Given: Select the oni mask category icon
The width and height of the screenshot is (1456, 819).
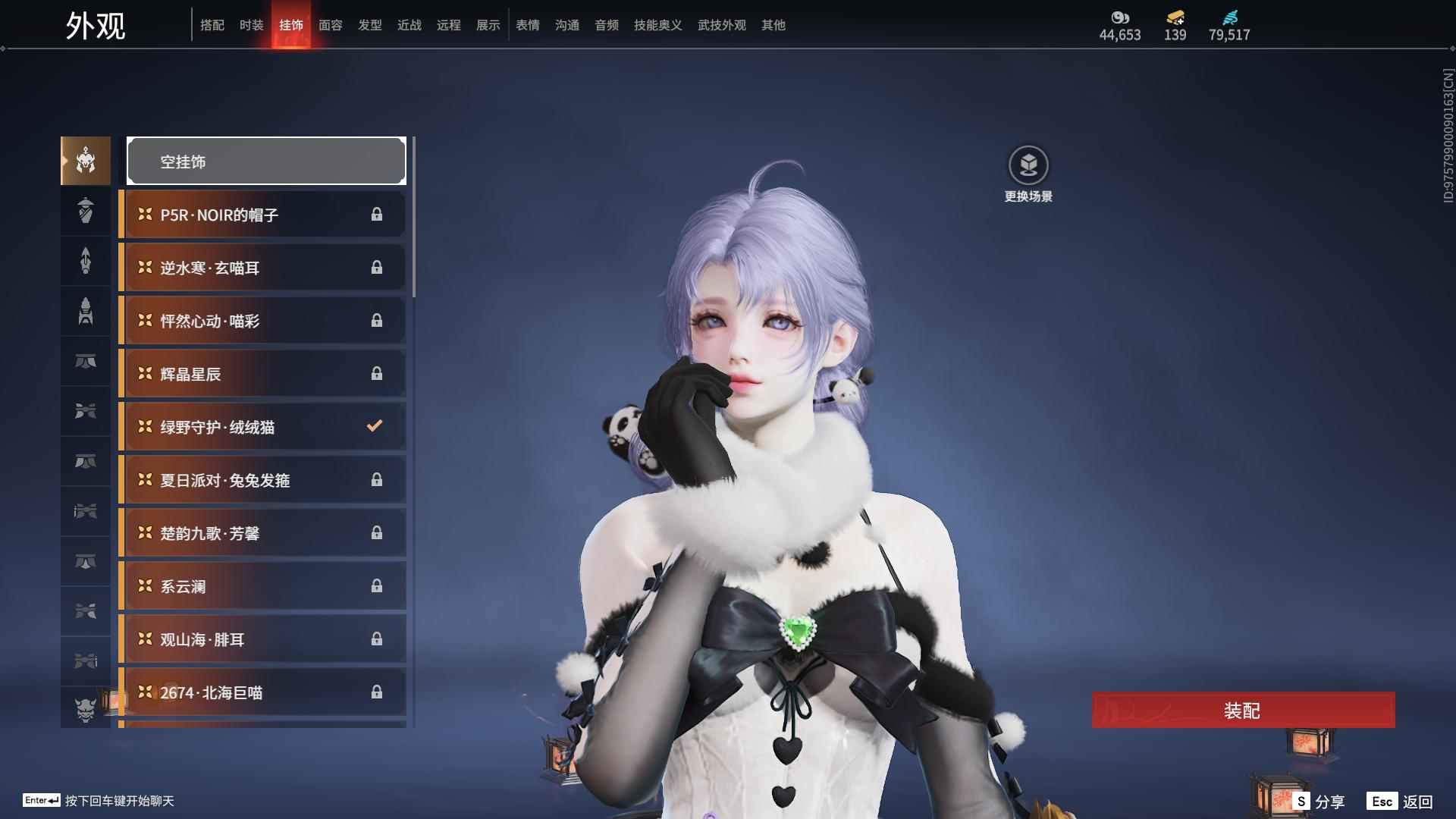Looking at the screenshot, I should coord(86,710).
